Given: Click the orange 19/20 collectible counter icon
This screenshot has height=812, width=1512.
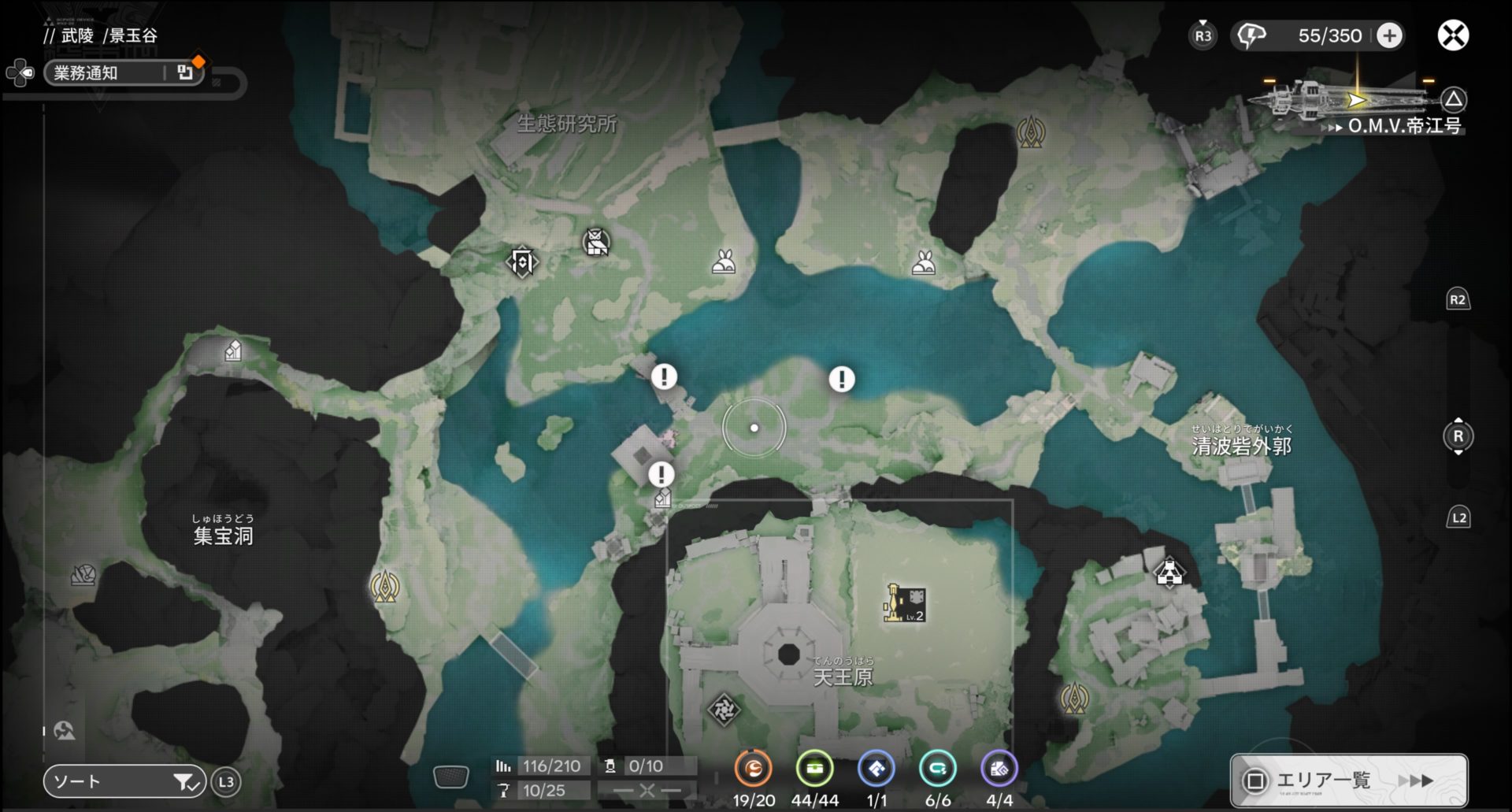Looking at the screenshot, I should coord(753,769).
